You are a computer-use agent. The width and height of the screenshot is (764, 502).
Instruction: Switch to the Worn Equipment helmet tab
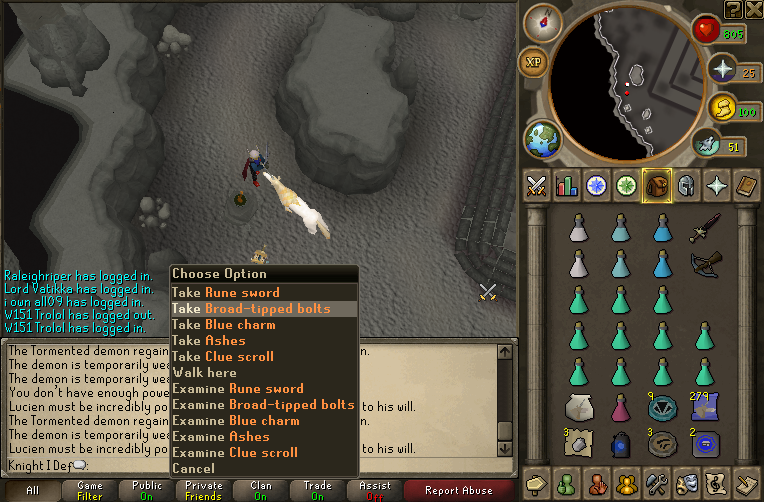click(684, 186)
